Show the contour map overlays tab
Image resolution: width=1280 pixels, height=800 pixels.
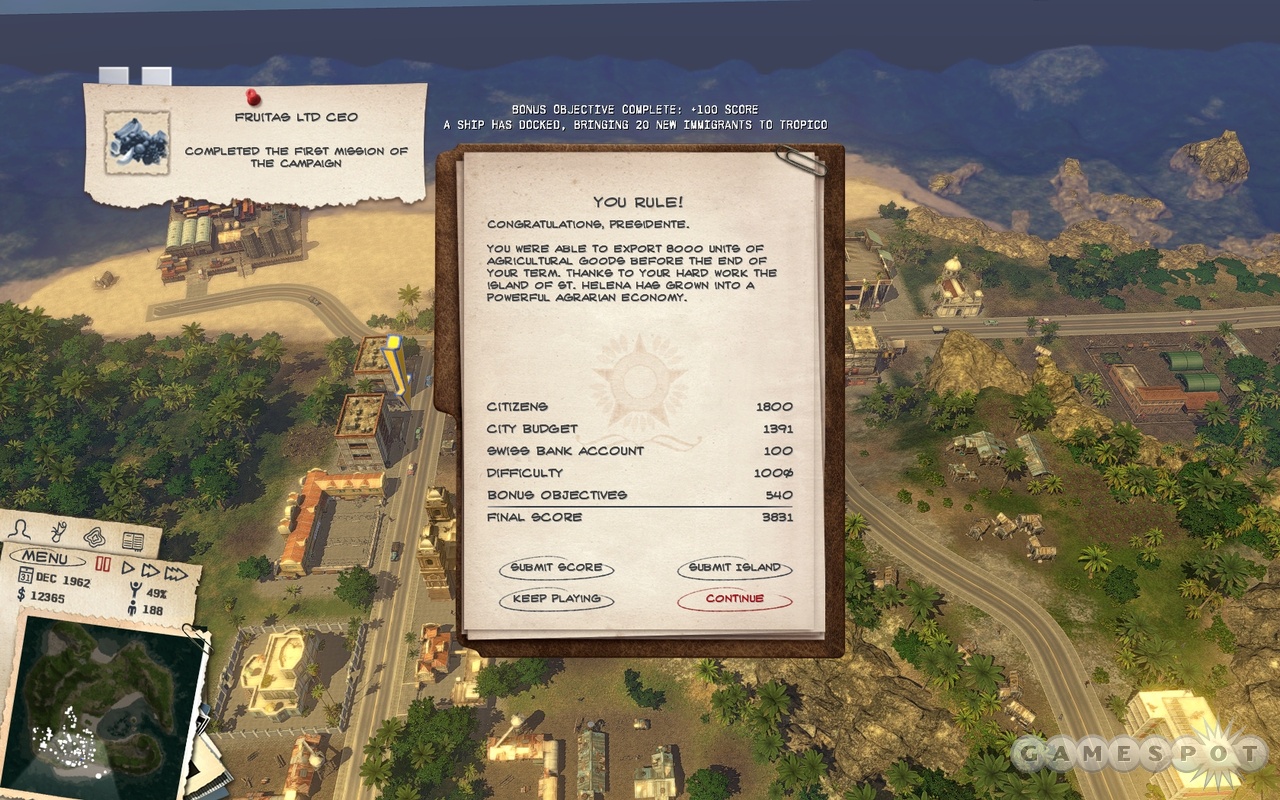coord(94,536)
